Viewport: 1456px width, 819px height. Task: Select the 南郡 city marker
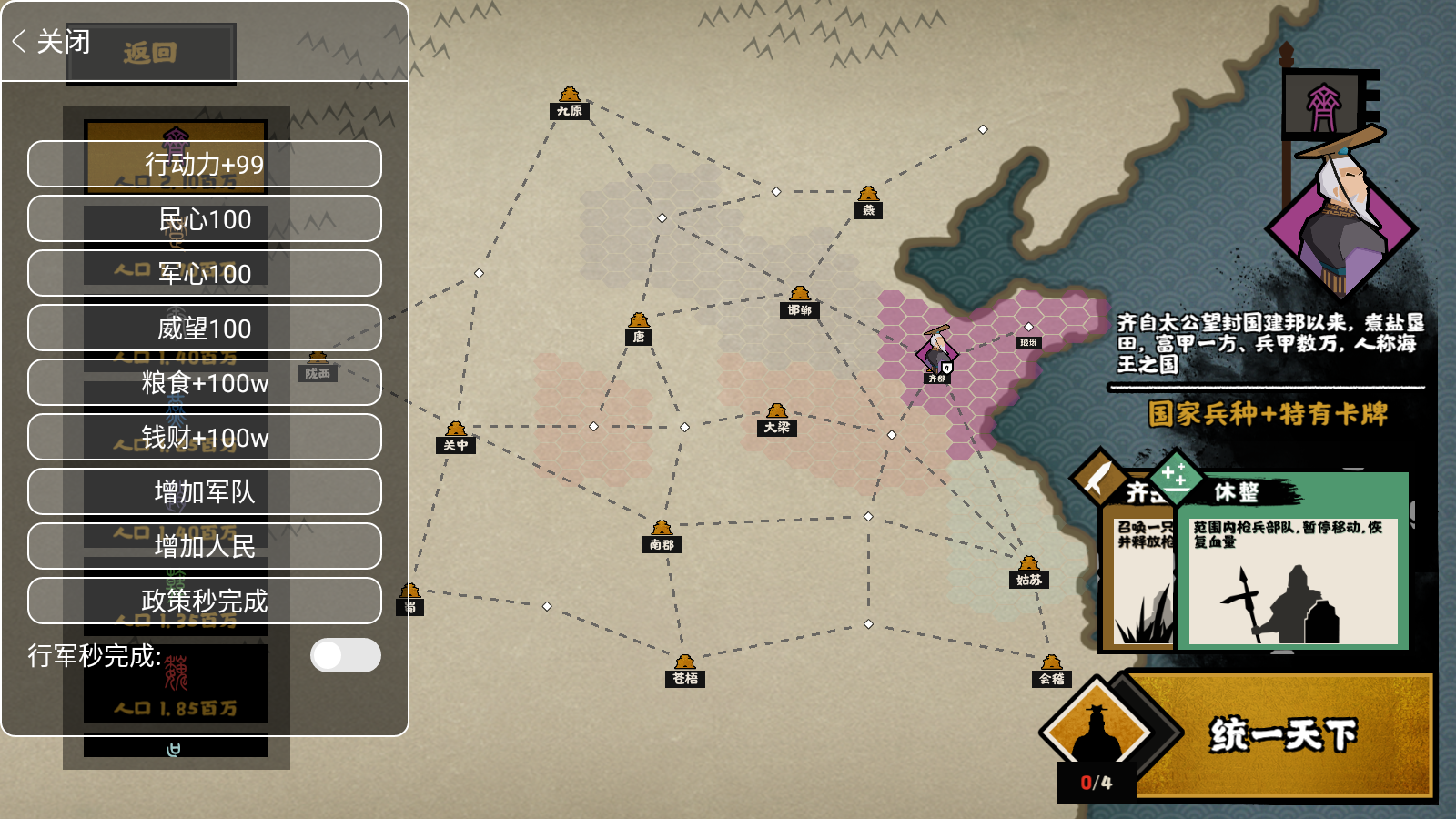coord(662,536)
